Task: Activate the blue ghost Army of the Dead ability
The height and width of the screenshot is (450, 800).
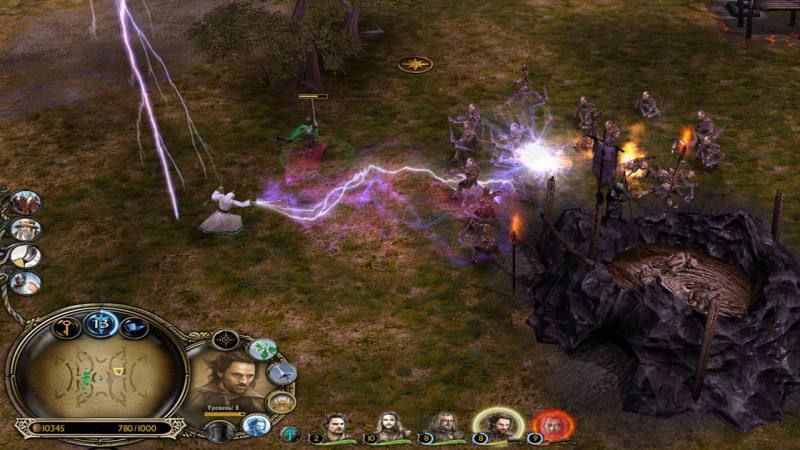Action: pyautogui.click(x=255, y=425)
